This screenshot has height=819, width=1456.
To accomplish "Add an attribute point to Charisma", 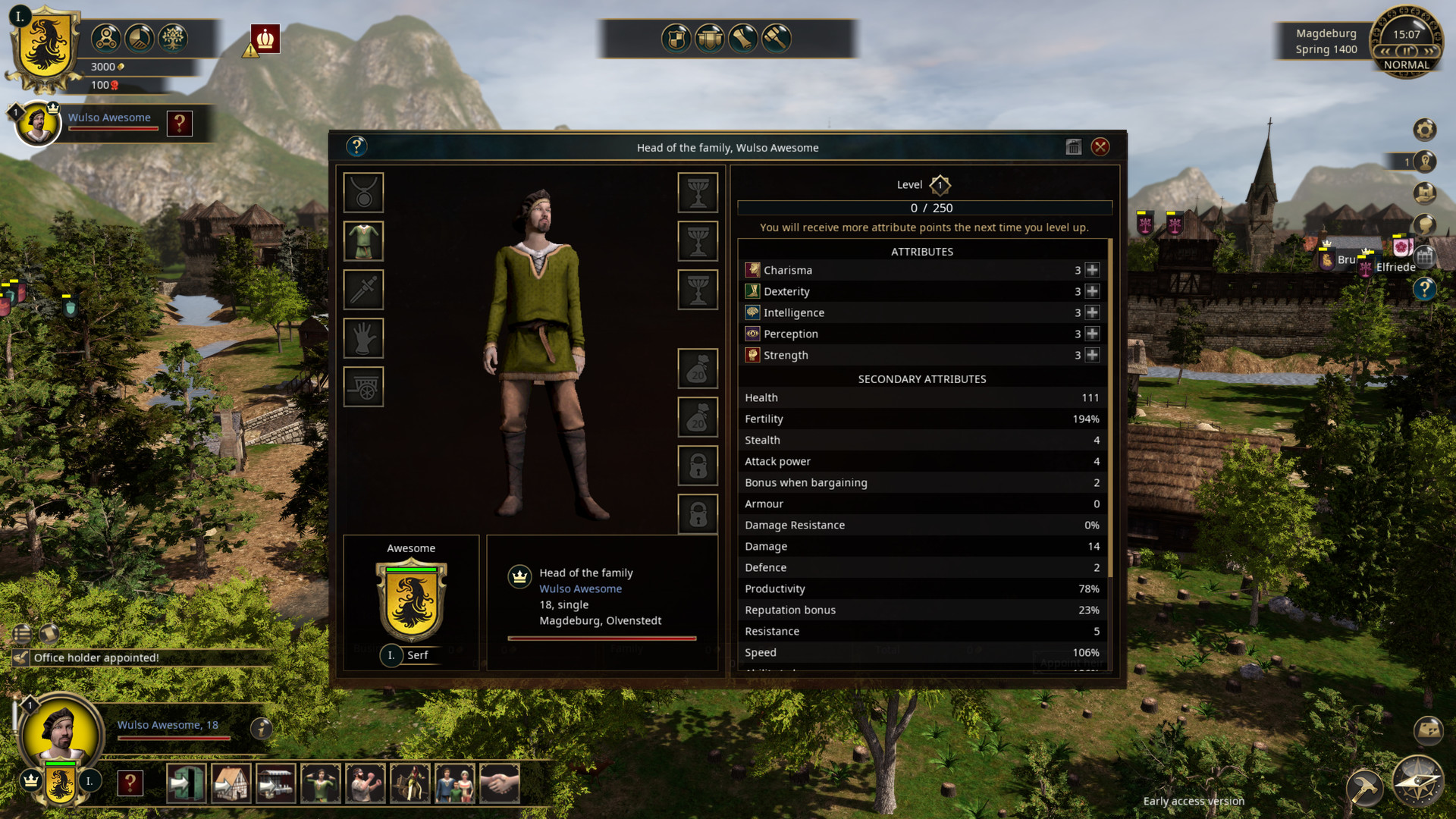I will (1092, 270).
